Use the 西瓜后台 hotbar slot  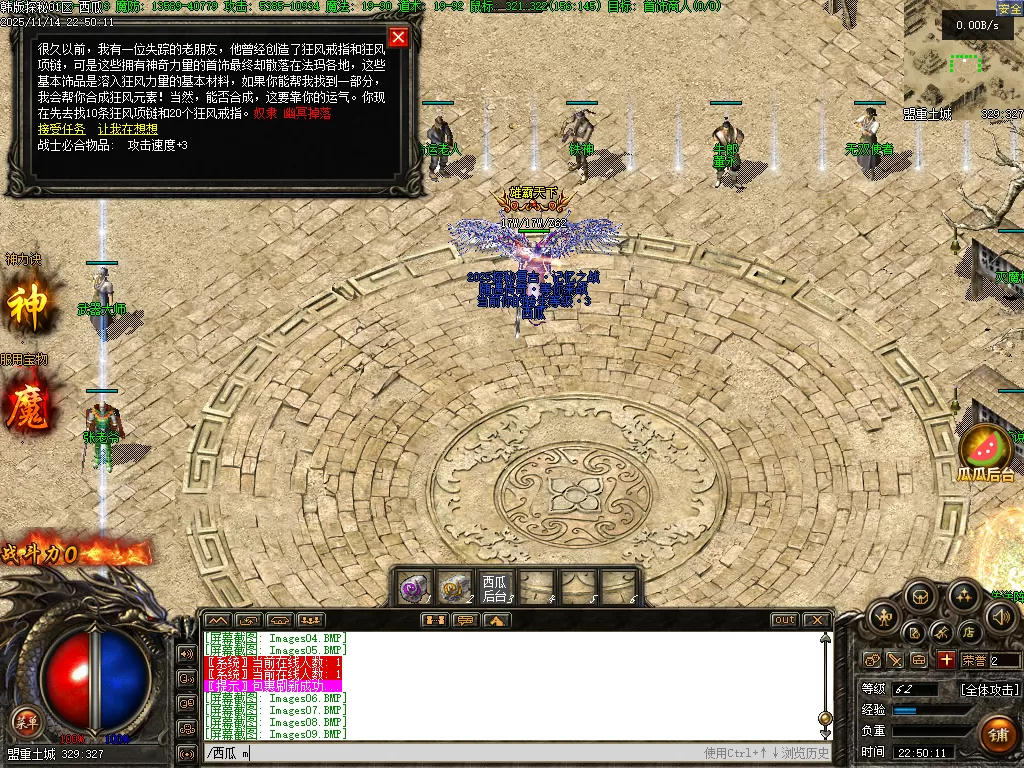[496, 588]
